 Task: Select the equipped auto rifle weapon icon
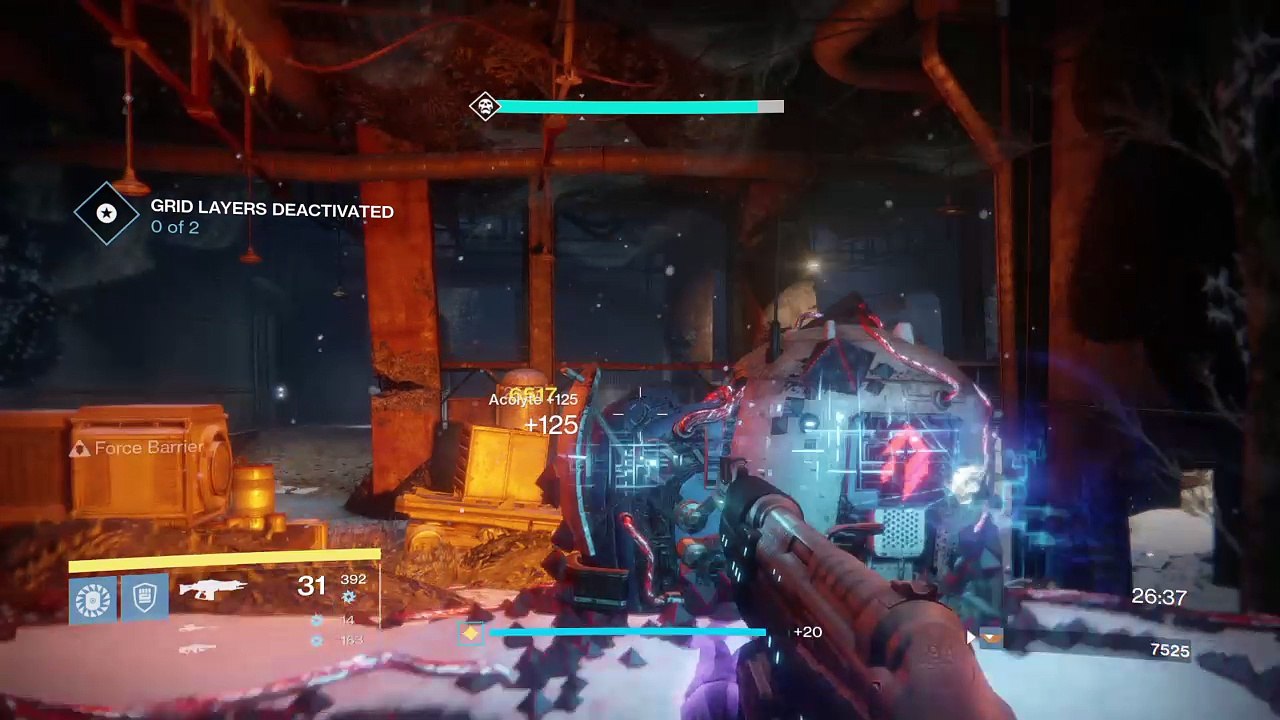212,589
